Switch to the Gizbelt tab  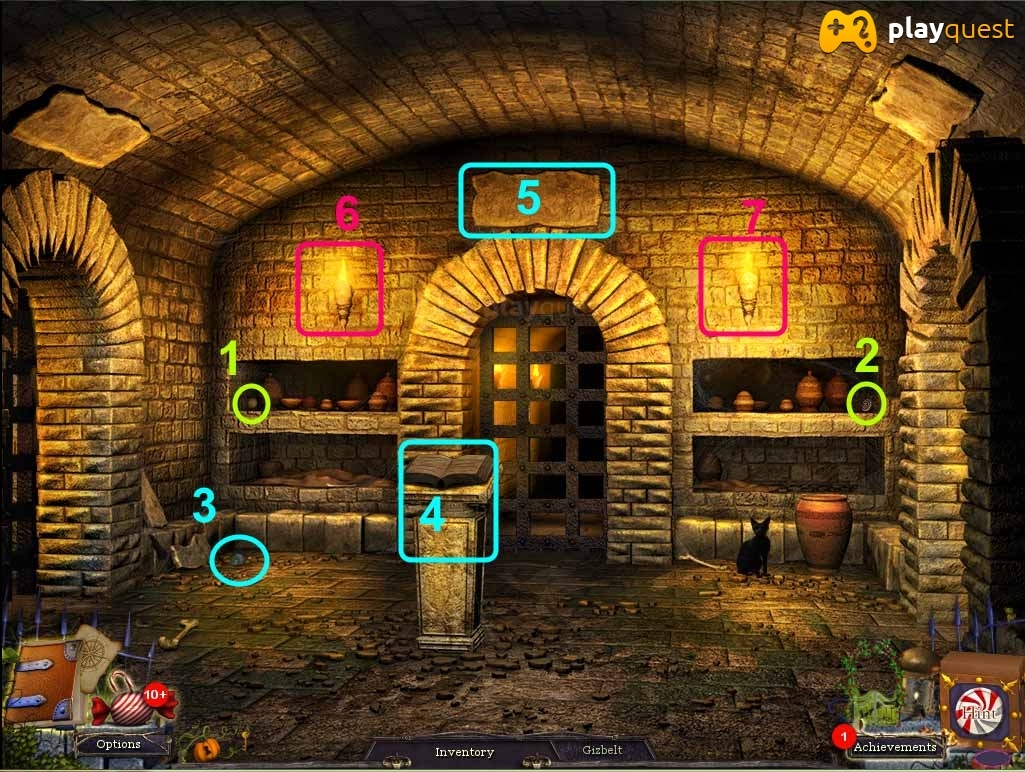604,750
